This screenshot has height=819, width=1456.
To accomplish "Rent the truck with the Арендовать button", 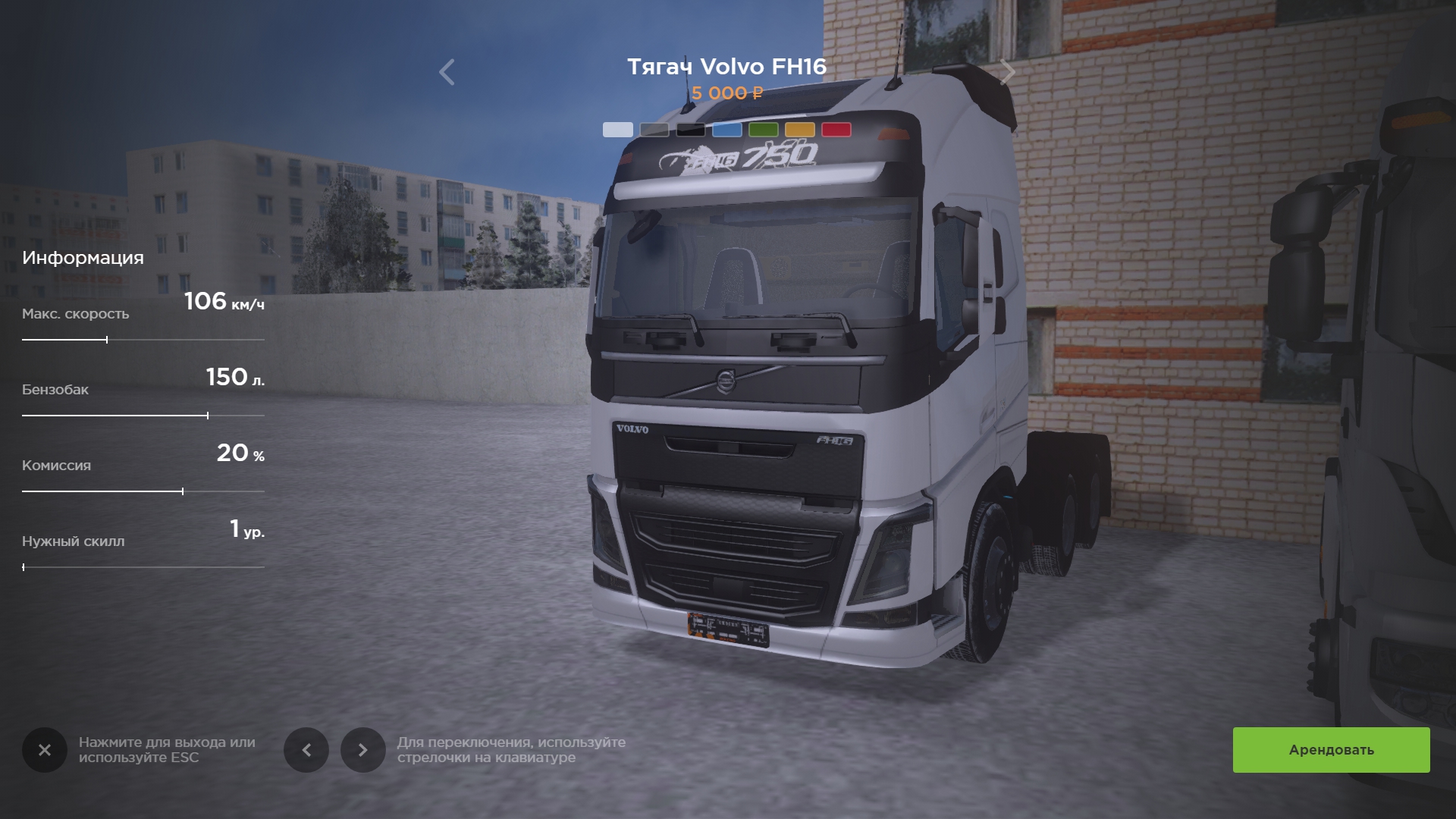I will coord(1331,750).
